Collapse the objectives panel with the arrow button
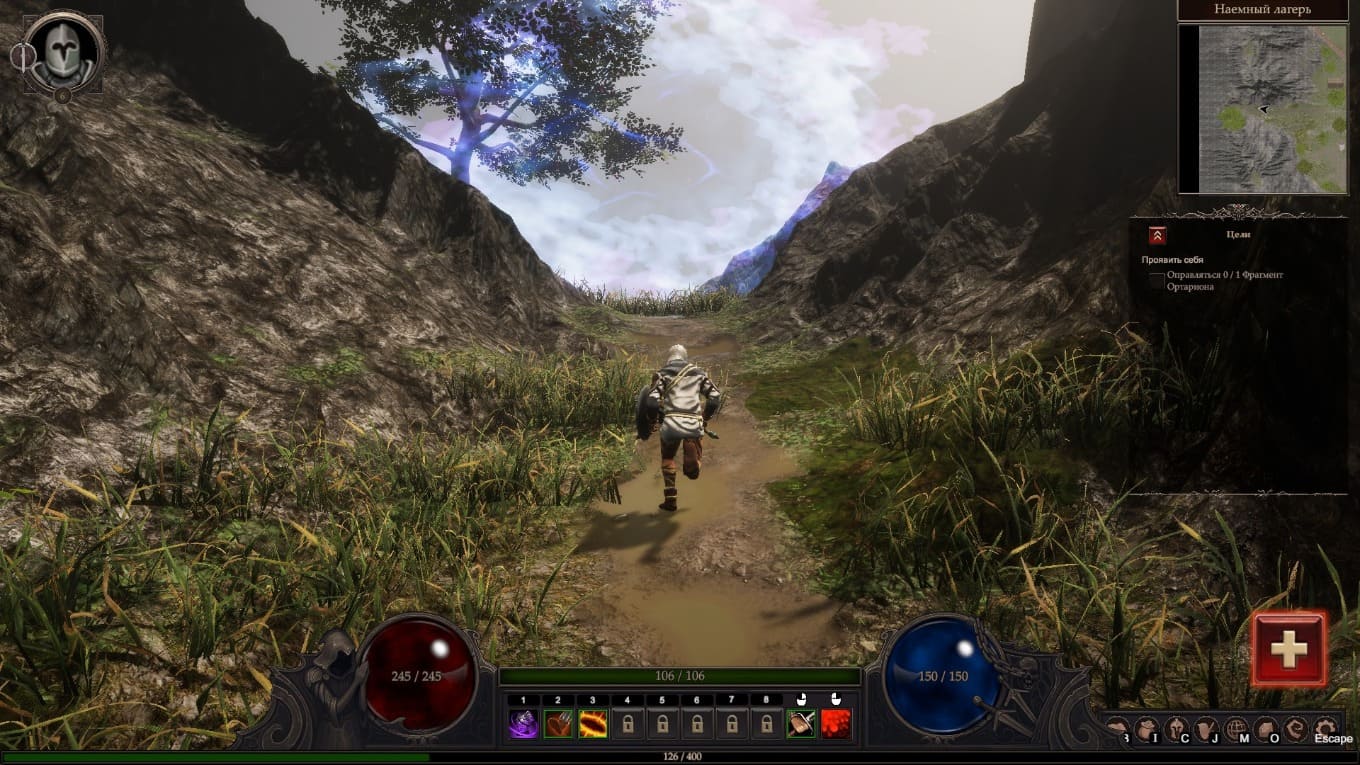 1157,235
